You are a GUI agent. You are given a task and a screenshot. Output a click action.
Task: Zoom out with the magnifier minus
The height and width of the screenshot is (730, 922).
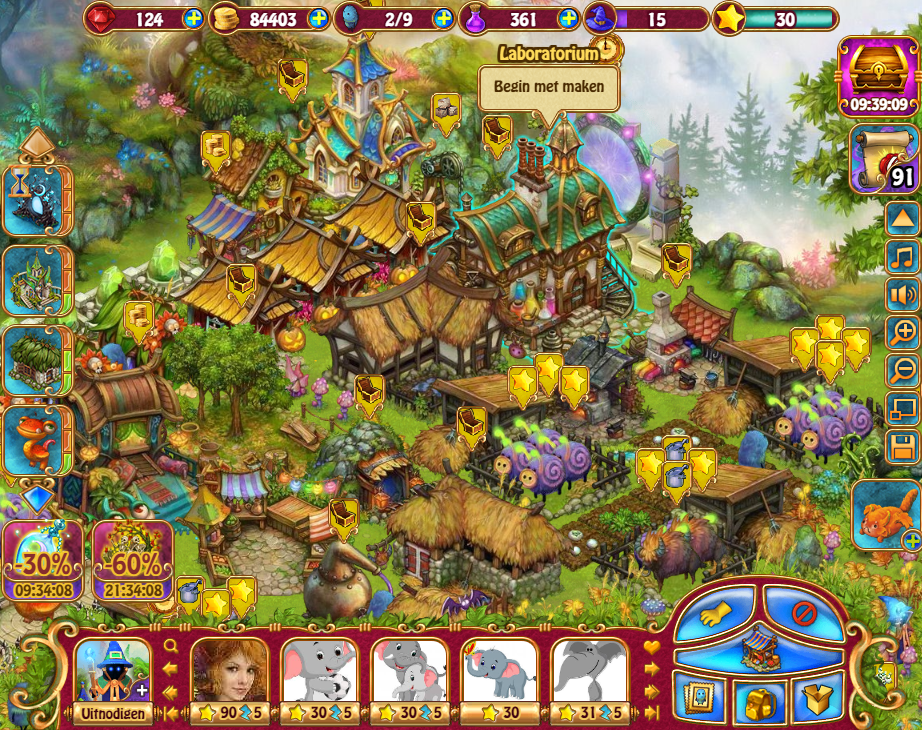pos(902,369)
